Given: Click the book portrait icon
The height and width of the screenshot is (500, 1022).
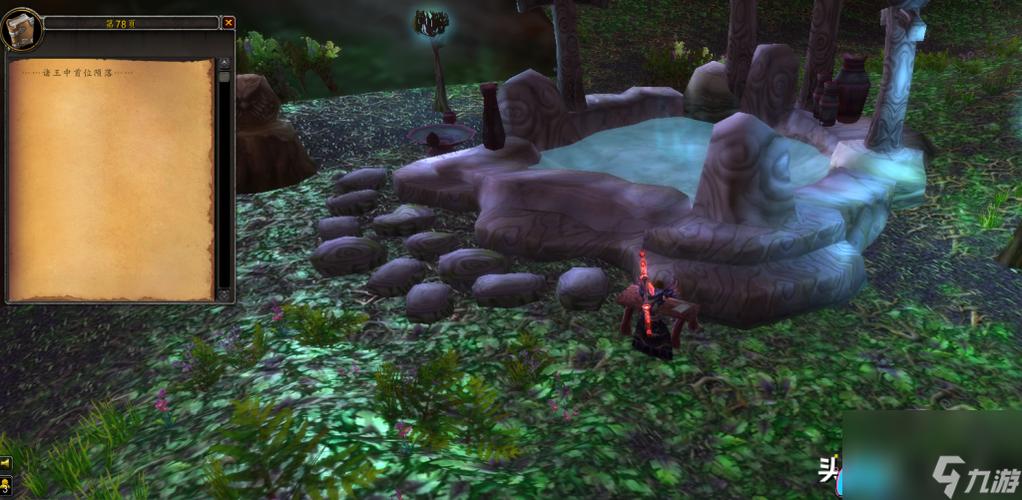Looking at the screenshot, I should (x=20, y=28).
